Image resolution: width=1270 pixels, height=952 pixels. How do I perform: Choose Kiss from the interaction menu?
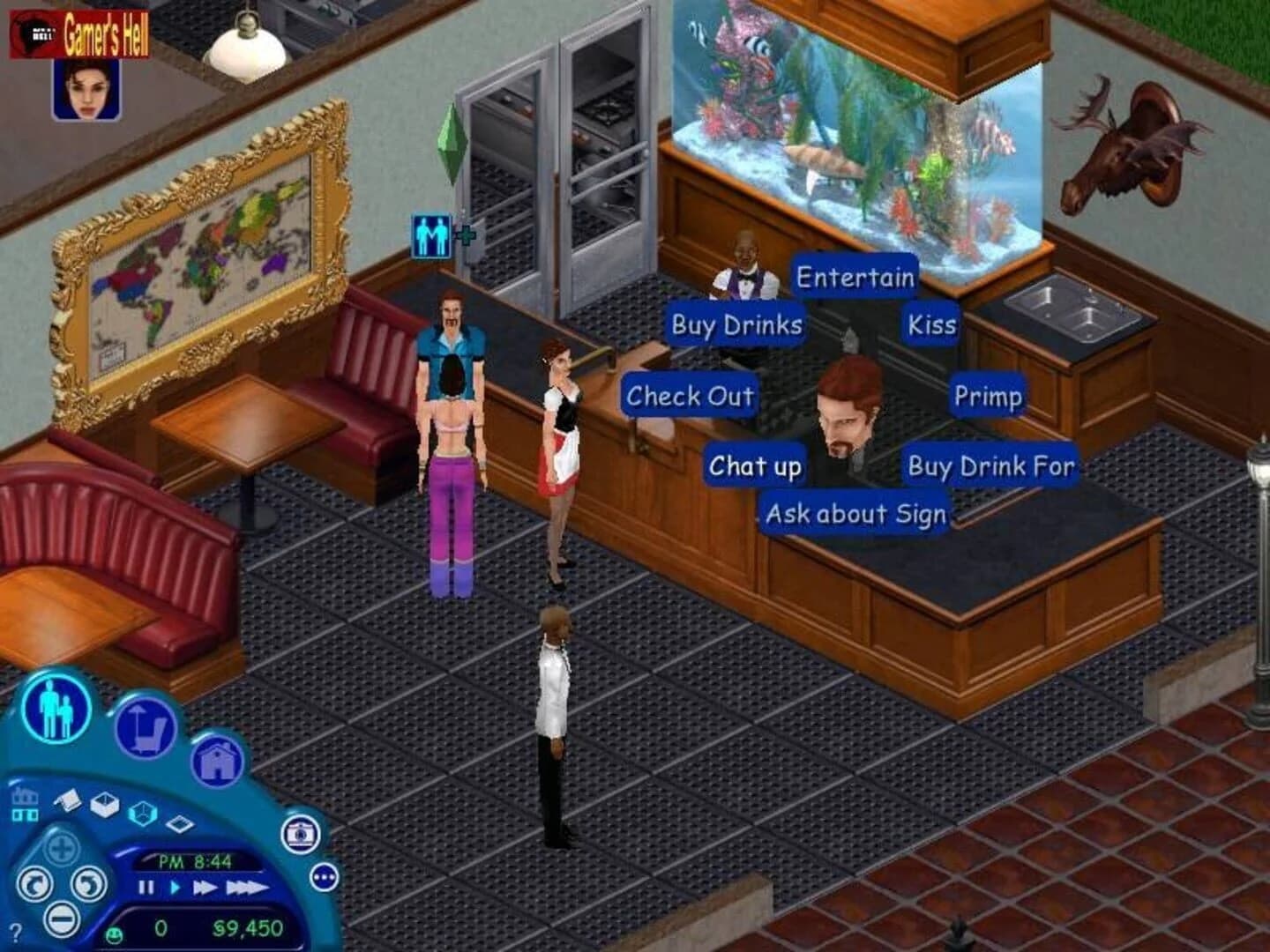coord(930,324)
